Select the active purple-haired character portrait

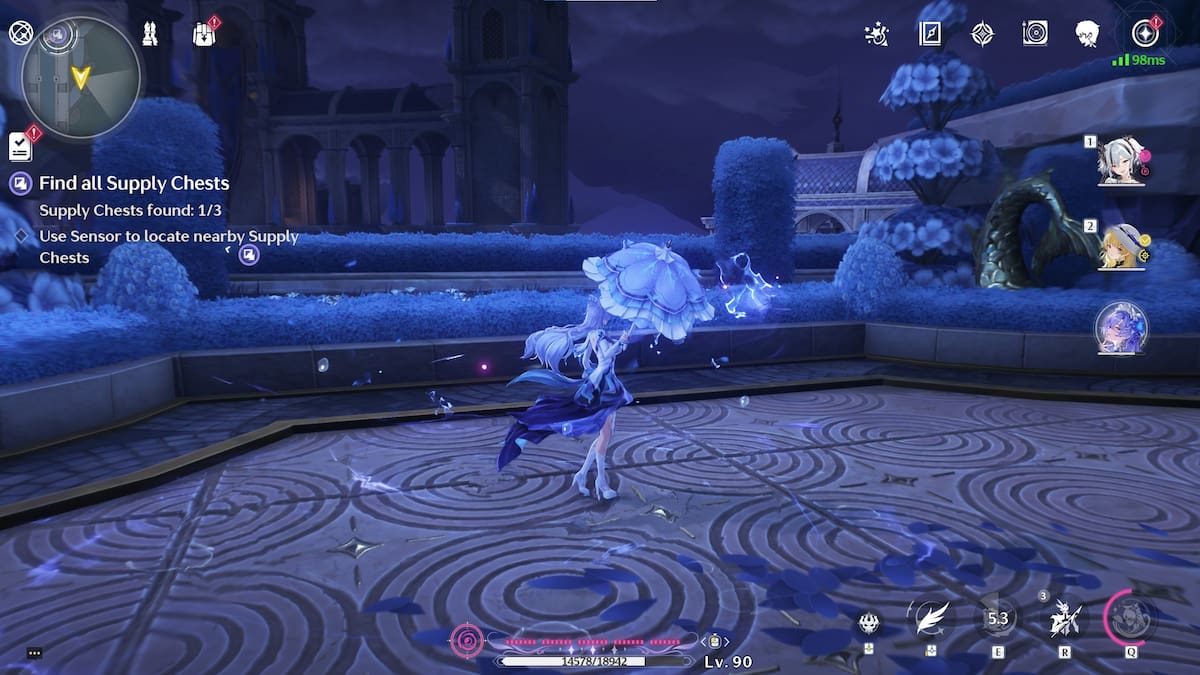click(x=1120, y=328)
